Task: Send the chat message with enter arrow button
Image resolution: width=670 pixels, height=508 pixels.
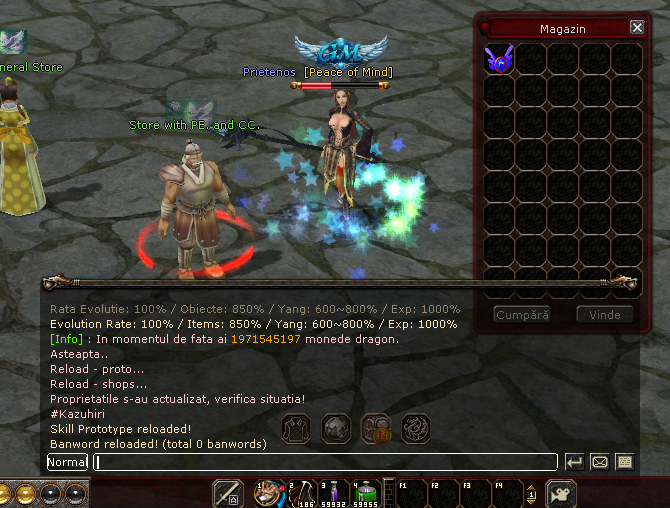Action: click(575, 462)
